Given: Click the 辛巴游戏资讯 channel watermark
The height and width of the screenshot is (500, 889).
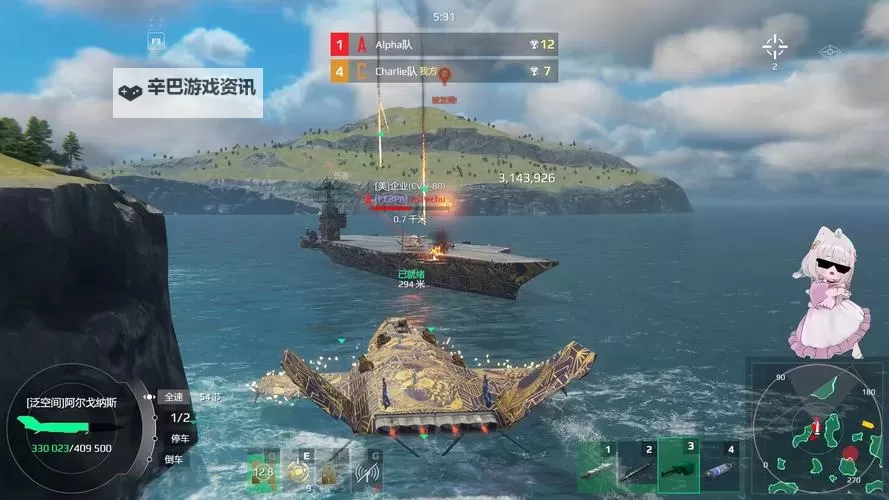Looking at the screenshot, I should point(188,90).
